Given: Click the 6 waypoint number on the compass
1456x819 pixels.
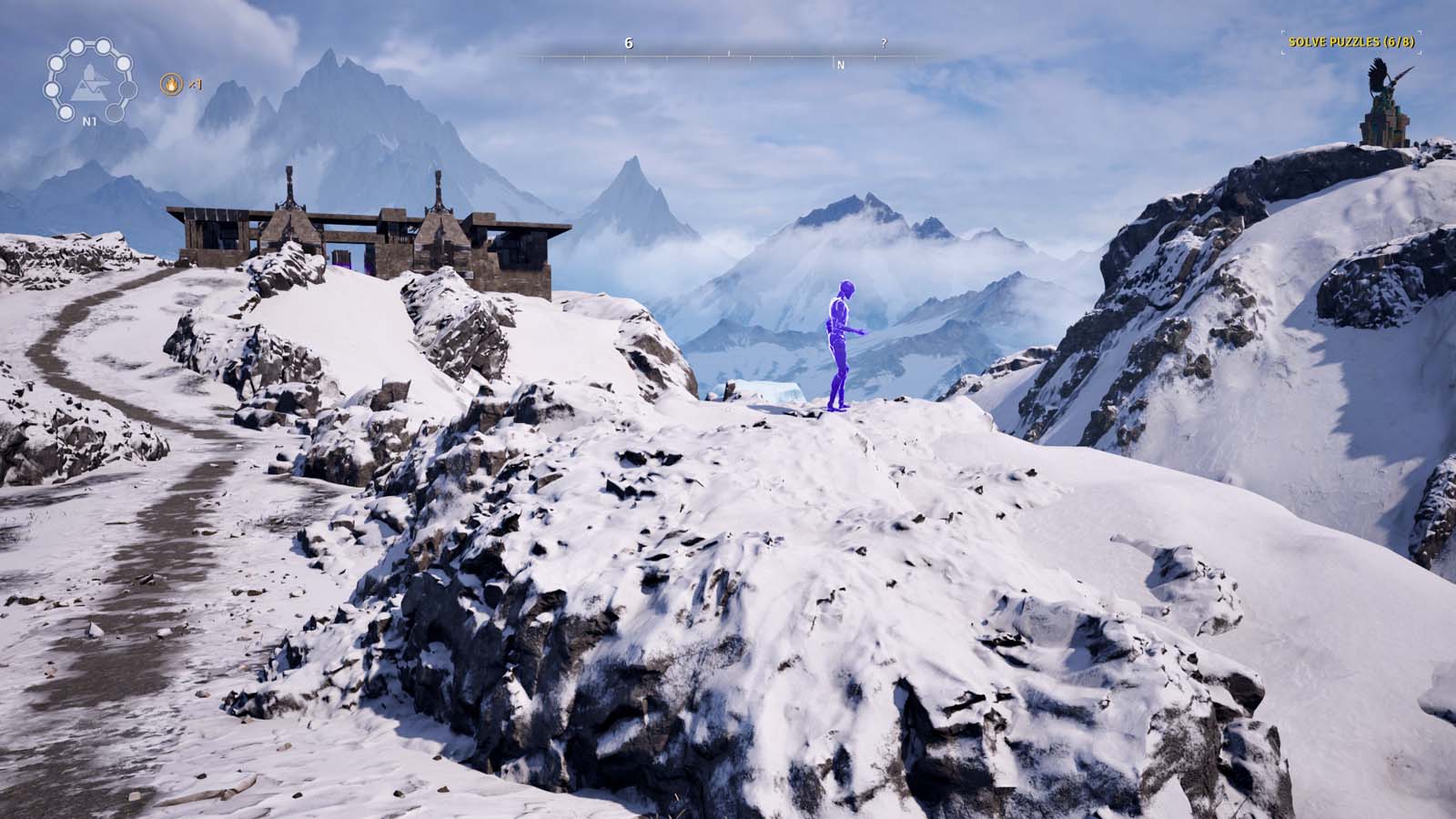Looking at the screenshot, I should (629, 43).
